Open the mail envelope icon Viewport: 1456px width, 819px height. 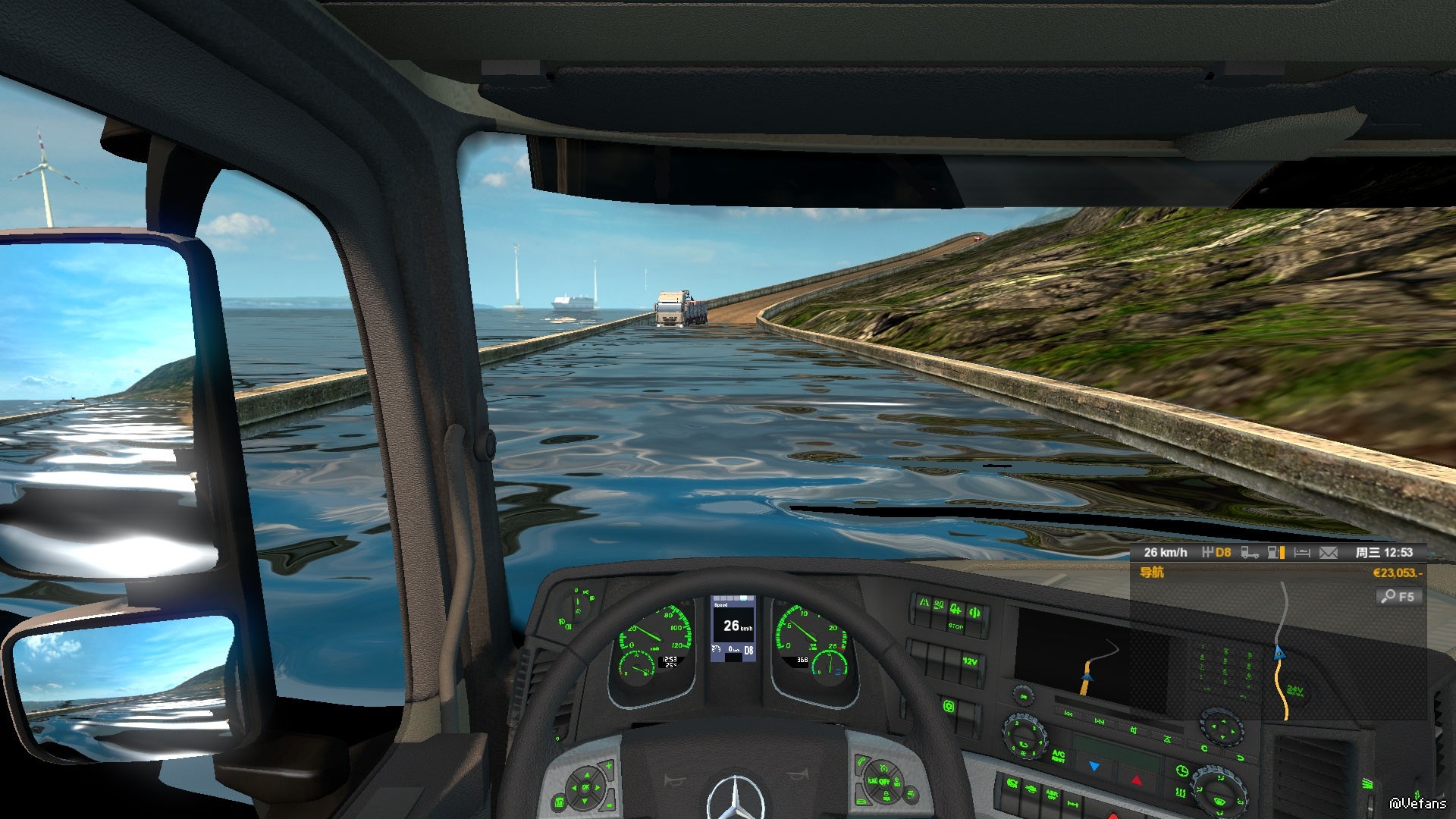click(1328, 553)
